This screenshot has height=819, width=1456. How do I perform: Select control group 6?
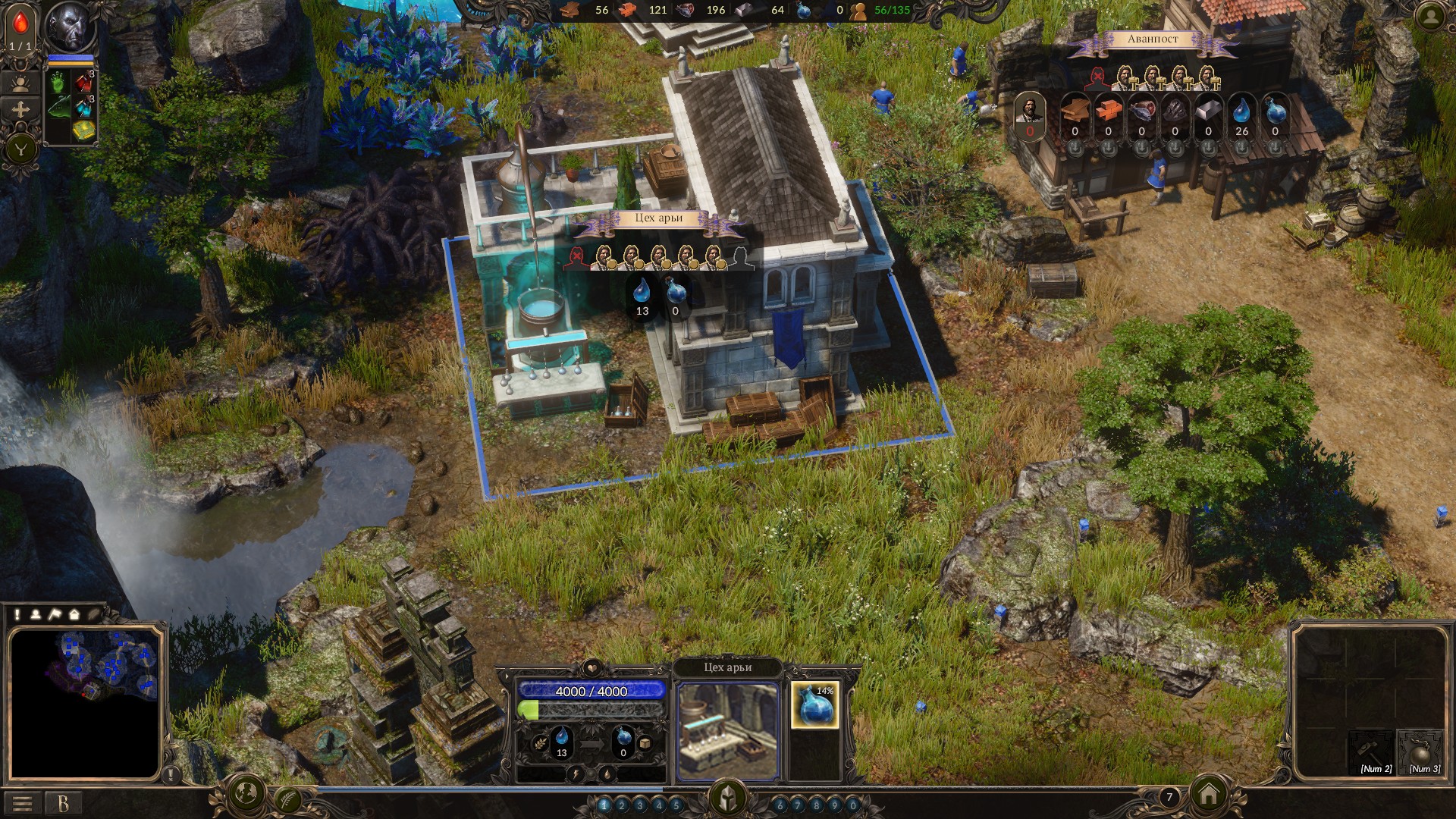point(780,805)
